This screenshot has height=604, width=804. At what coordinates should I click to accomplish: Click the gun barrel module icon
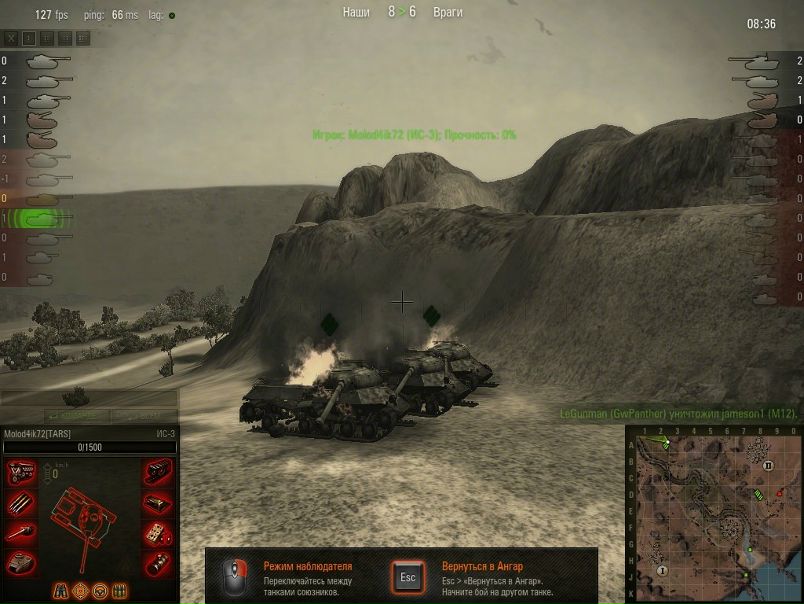point(21,532)
